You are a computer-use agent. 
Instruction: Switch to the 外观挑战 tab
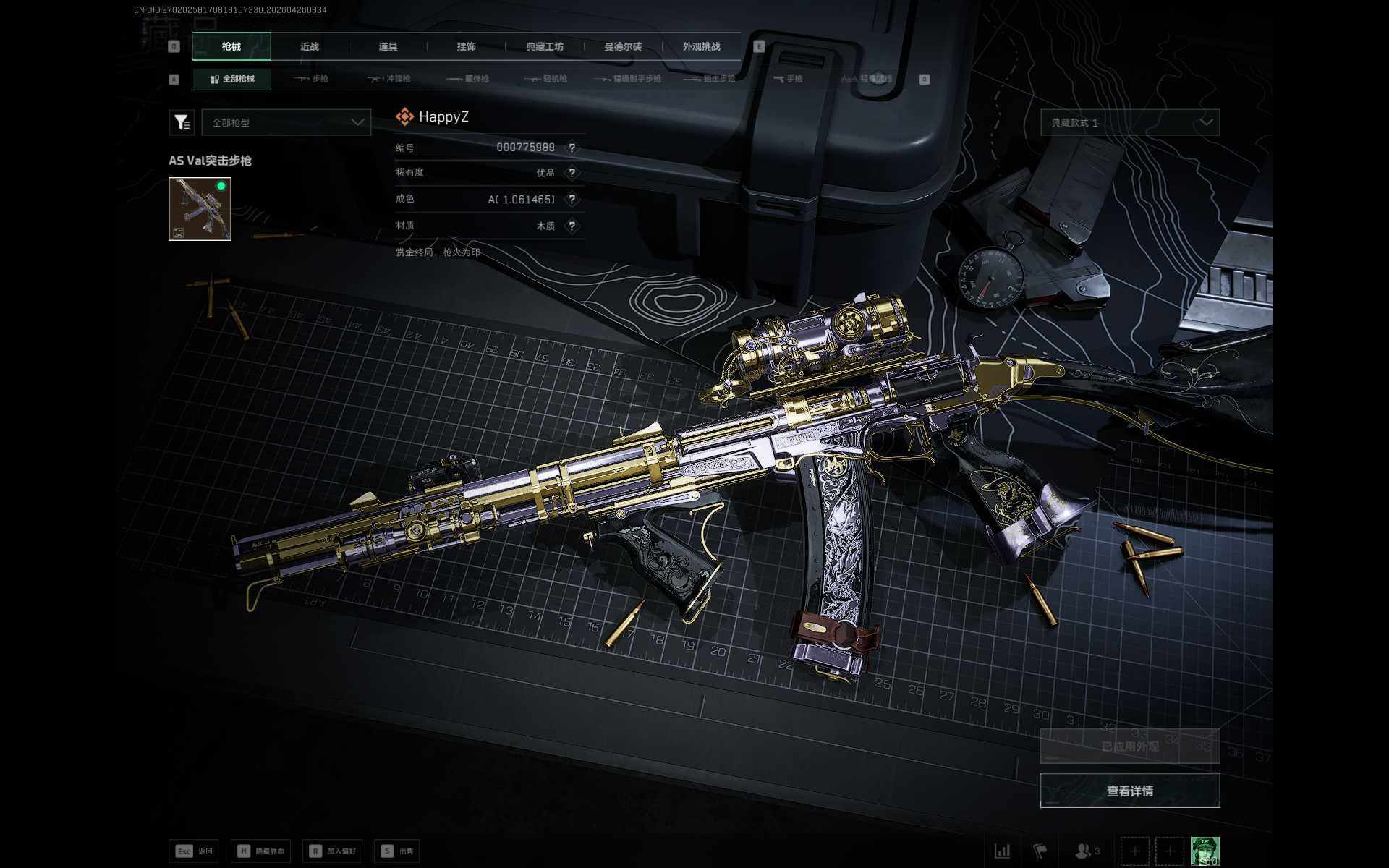click(701, 47)
